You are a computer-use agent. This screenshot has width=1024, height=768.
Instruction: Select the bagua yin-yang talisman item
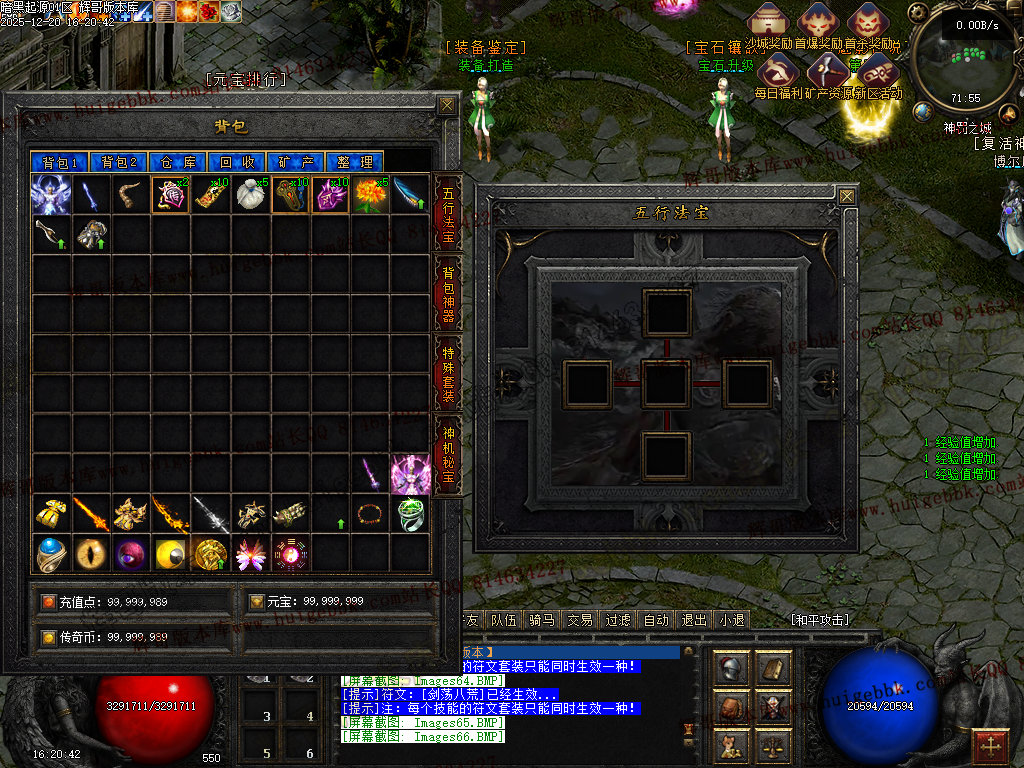point(290,554)
